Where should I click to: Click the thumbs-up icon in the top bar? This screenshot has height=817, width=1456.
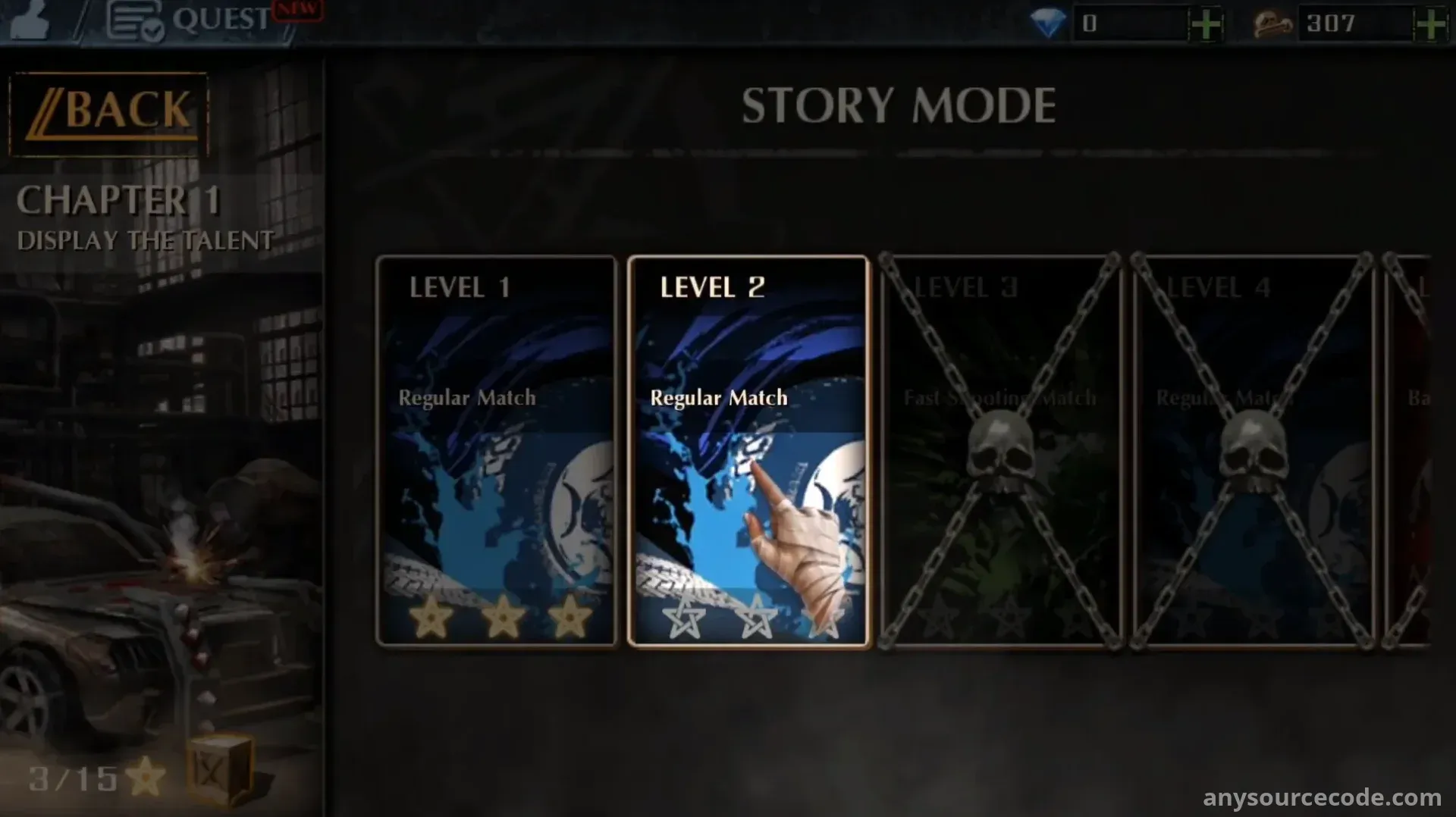point(30,21)
